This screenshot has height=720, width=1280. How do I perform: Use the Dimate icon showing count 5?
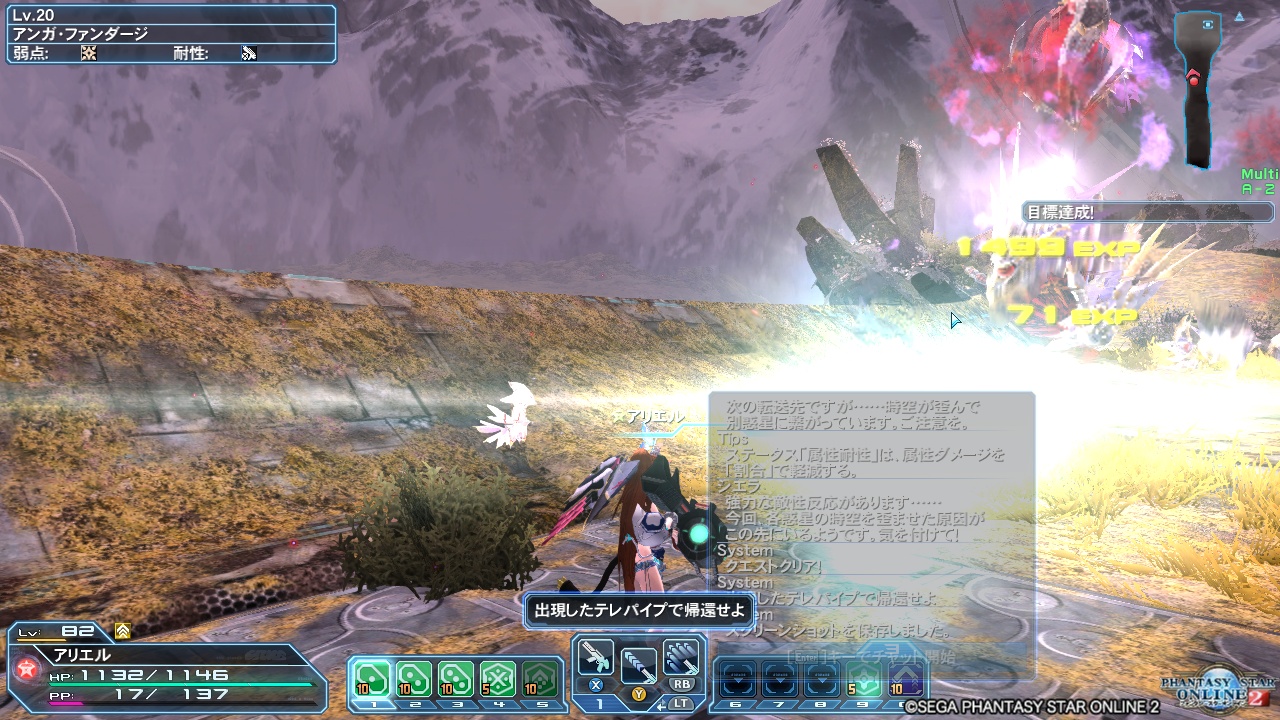tap(496, 676)
